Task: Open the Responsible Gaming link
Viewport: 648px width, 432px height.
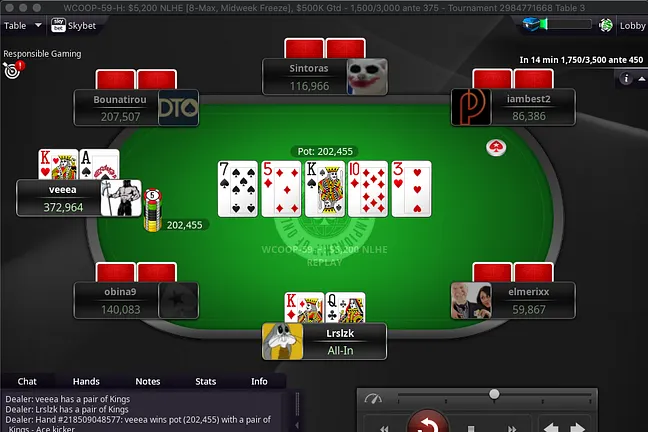Action: tap(42, 54)
